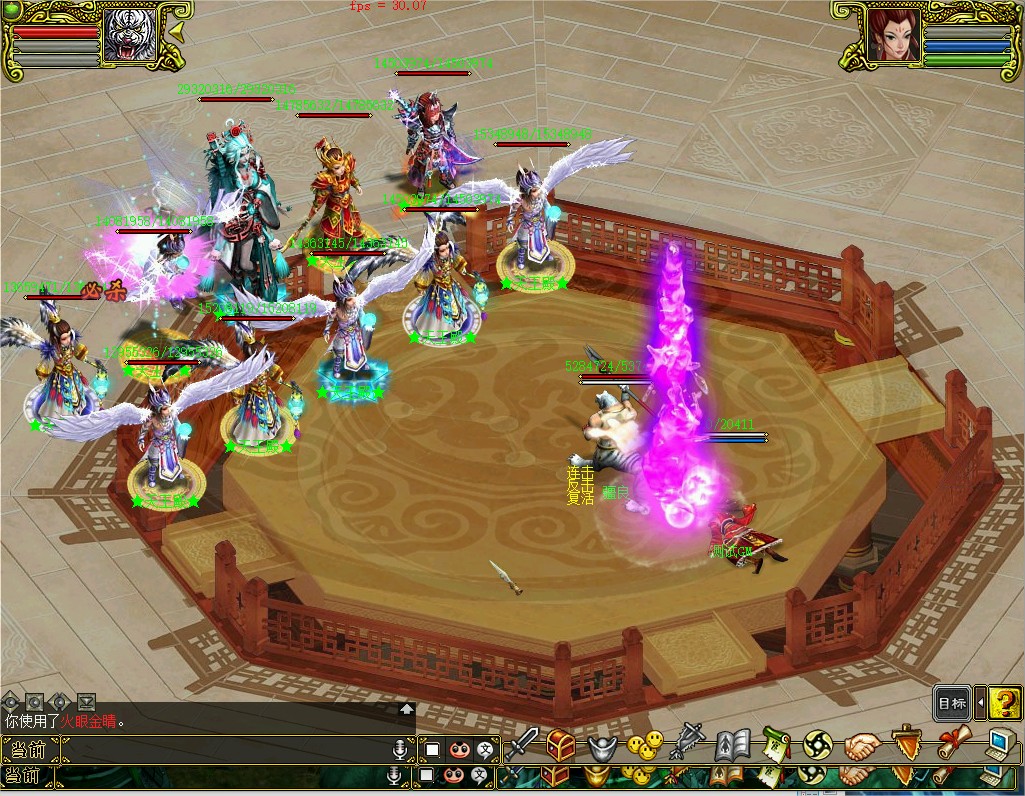Open the gray book icon

pos(732,746)
